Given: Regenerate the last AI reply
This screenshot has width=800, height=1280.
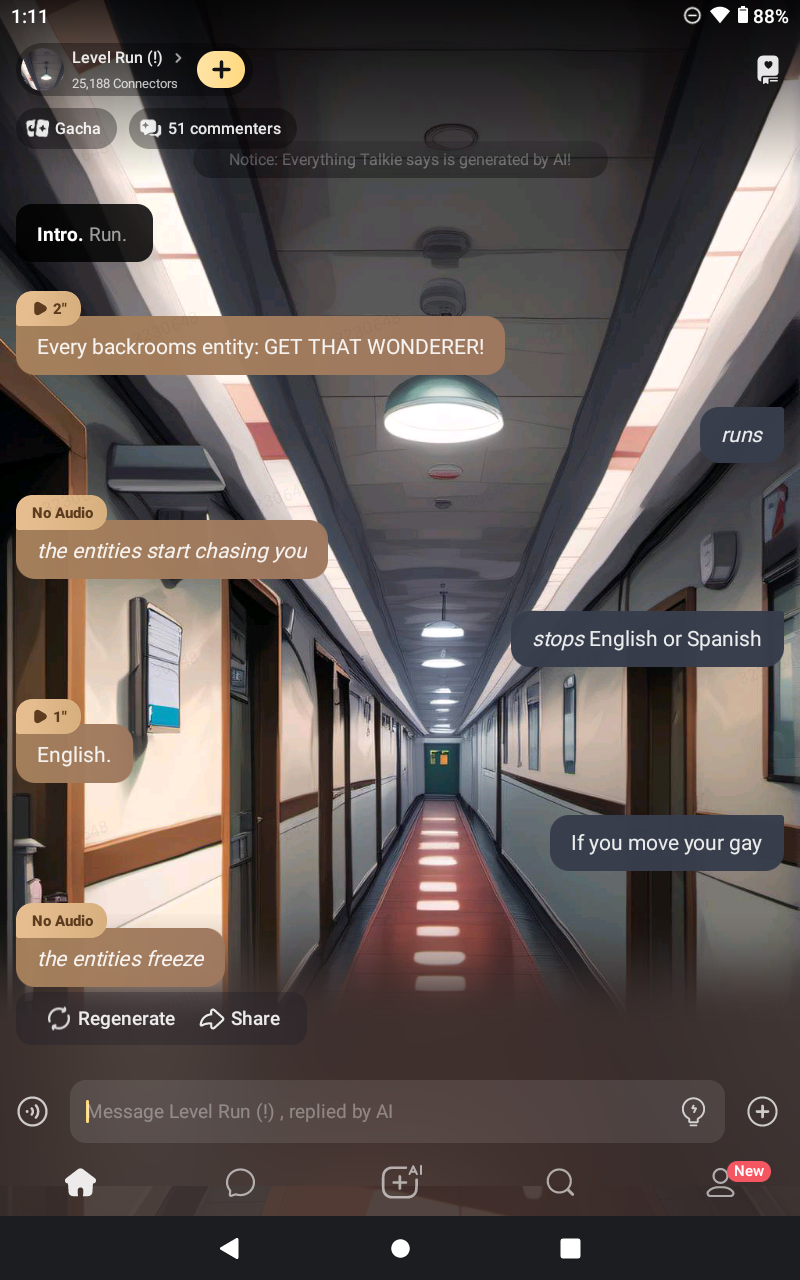Looking at the screenshot, I should 111,1019.
